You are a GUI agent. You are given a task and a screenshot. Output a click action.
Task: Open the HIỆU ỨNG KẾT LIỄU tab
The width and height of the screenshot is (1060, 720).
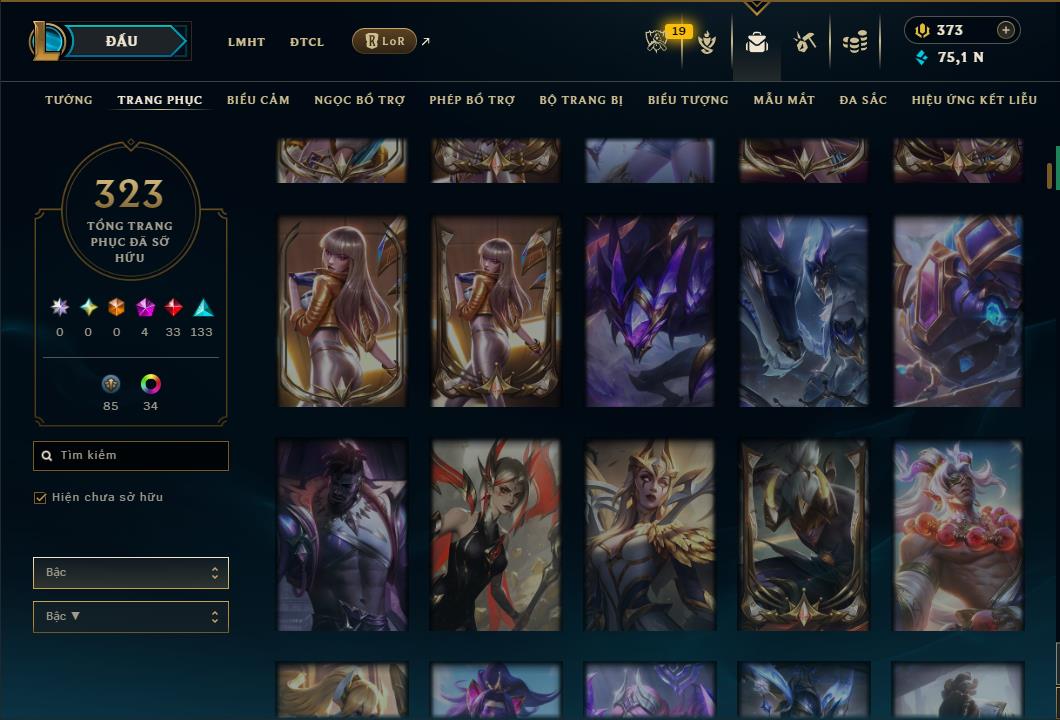974,100
